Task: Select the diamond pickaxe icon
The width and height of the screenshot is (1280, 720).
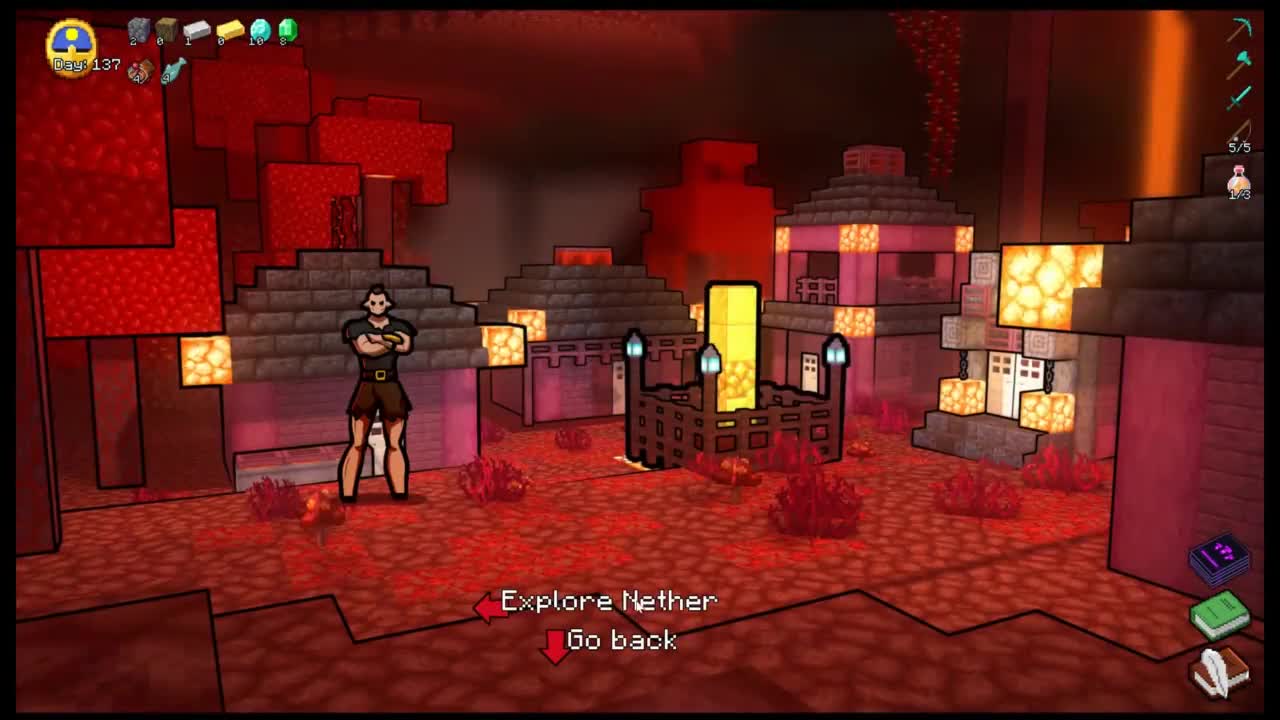Action: [1240, 28]
